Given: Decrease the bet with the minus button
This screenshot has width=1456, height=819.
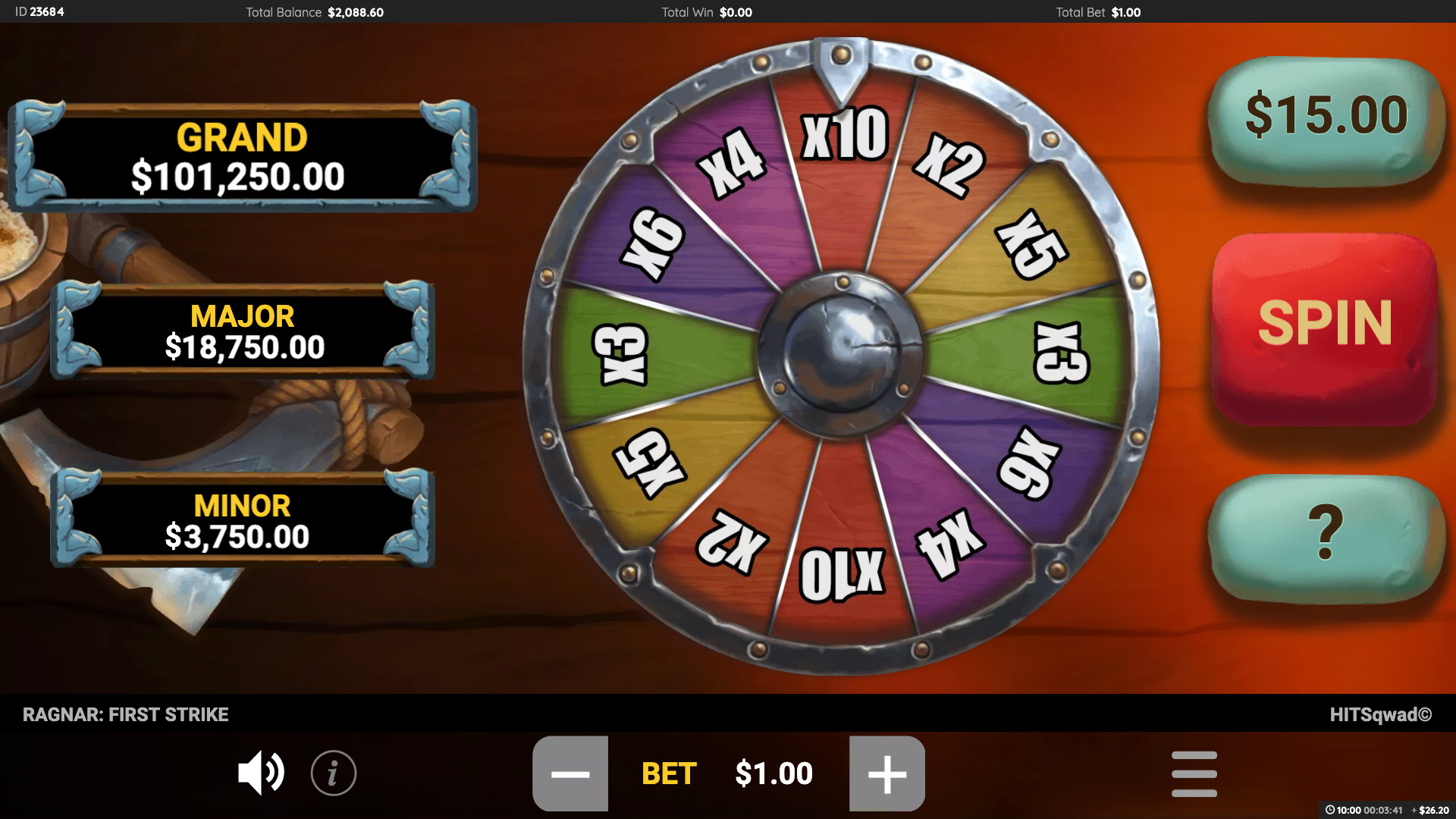Looking at the screenshot, I should [571, 773].
